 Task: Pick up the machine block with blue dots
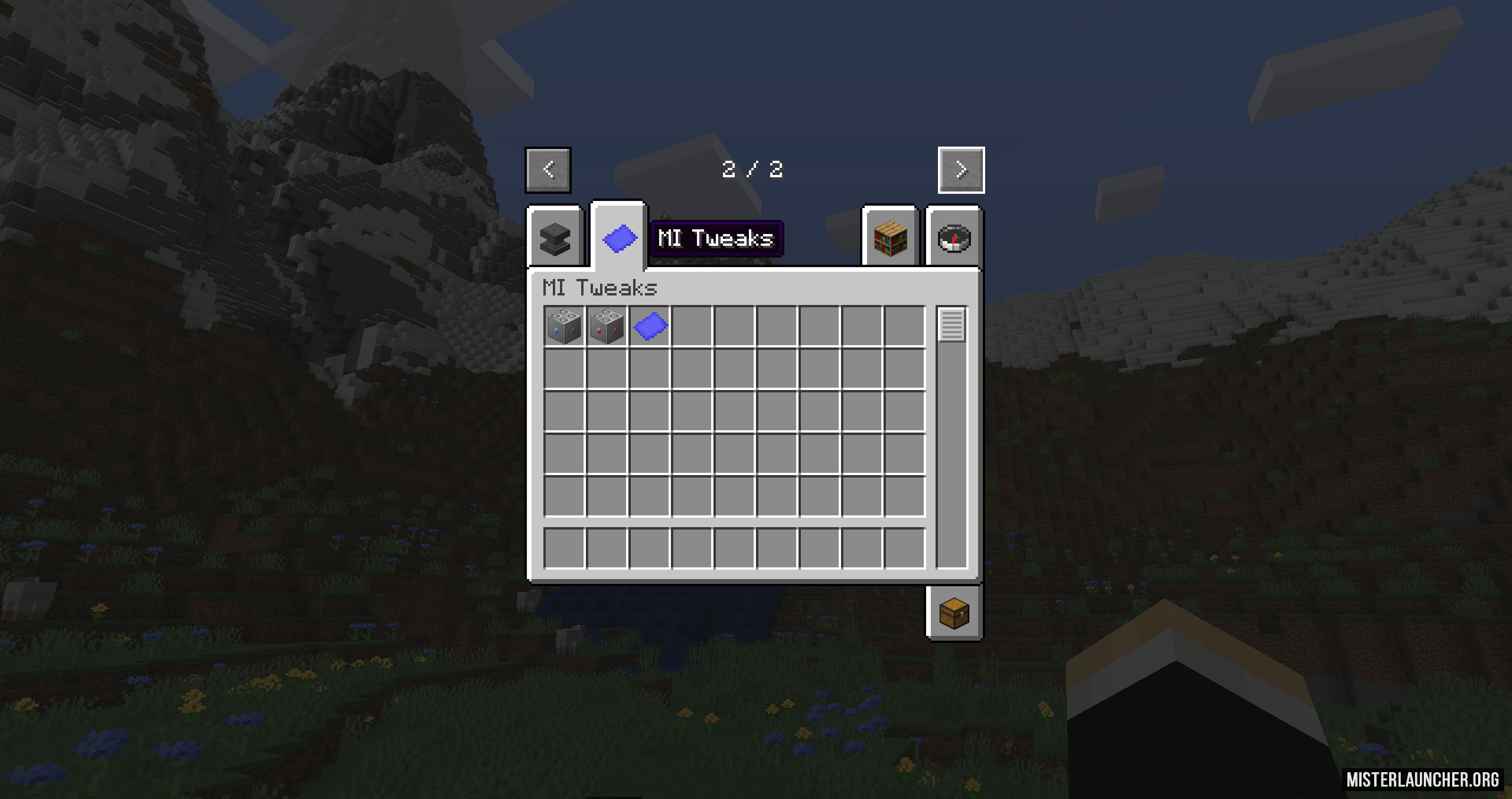(565, 326)
